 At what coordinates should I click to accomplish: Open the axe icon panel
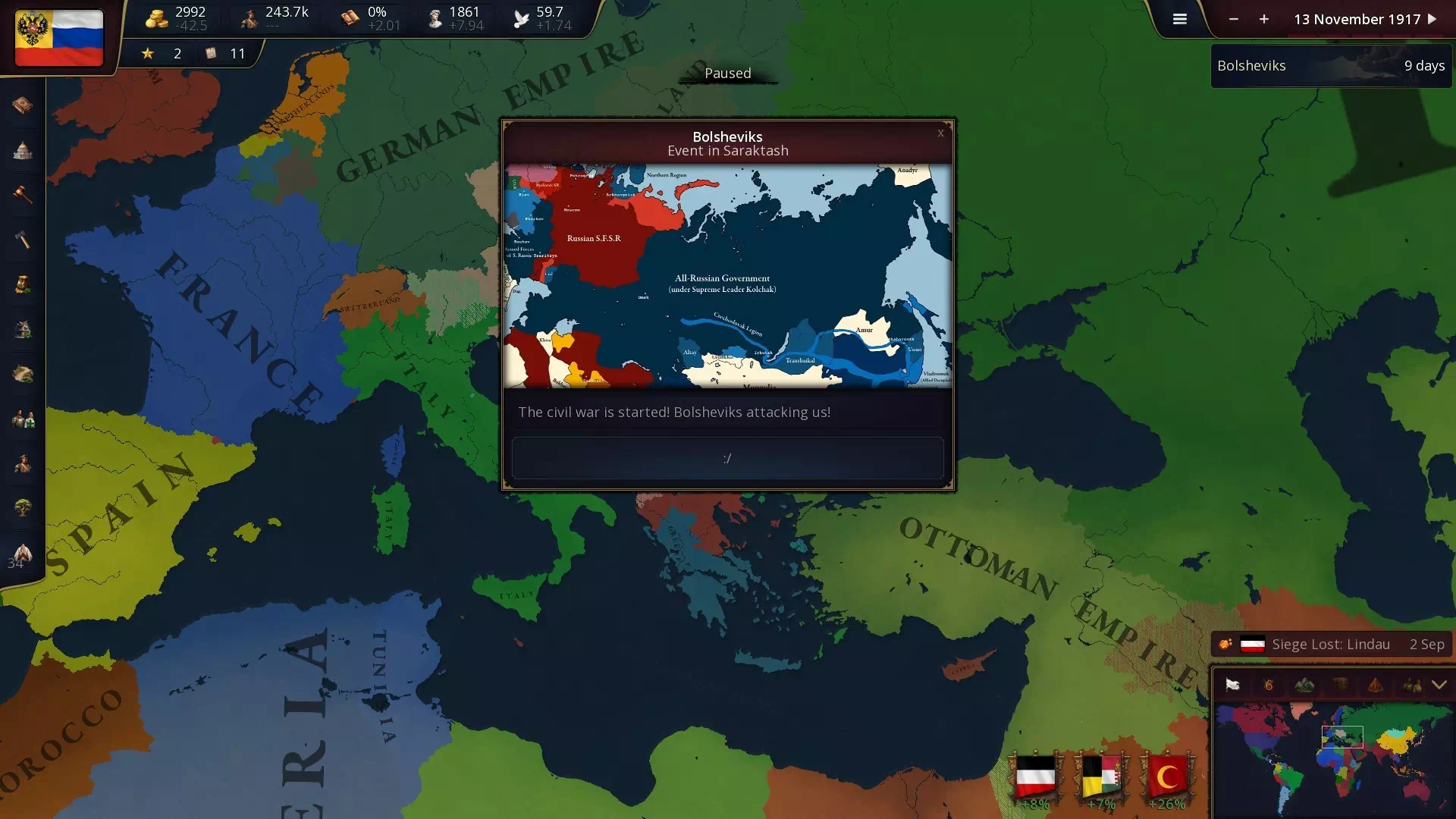[x=23, y=240]
